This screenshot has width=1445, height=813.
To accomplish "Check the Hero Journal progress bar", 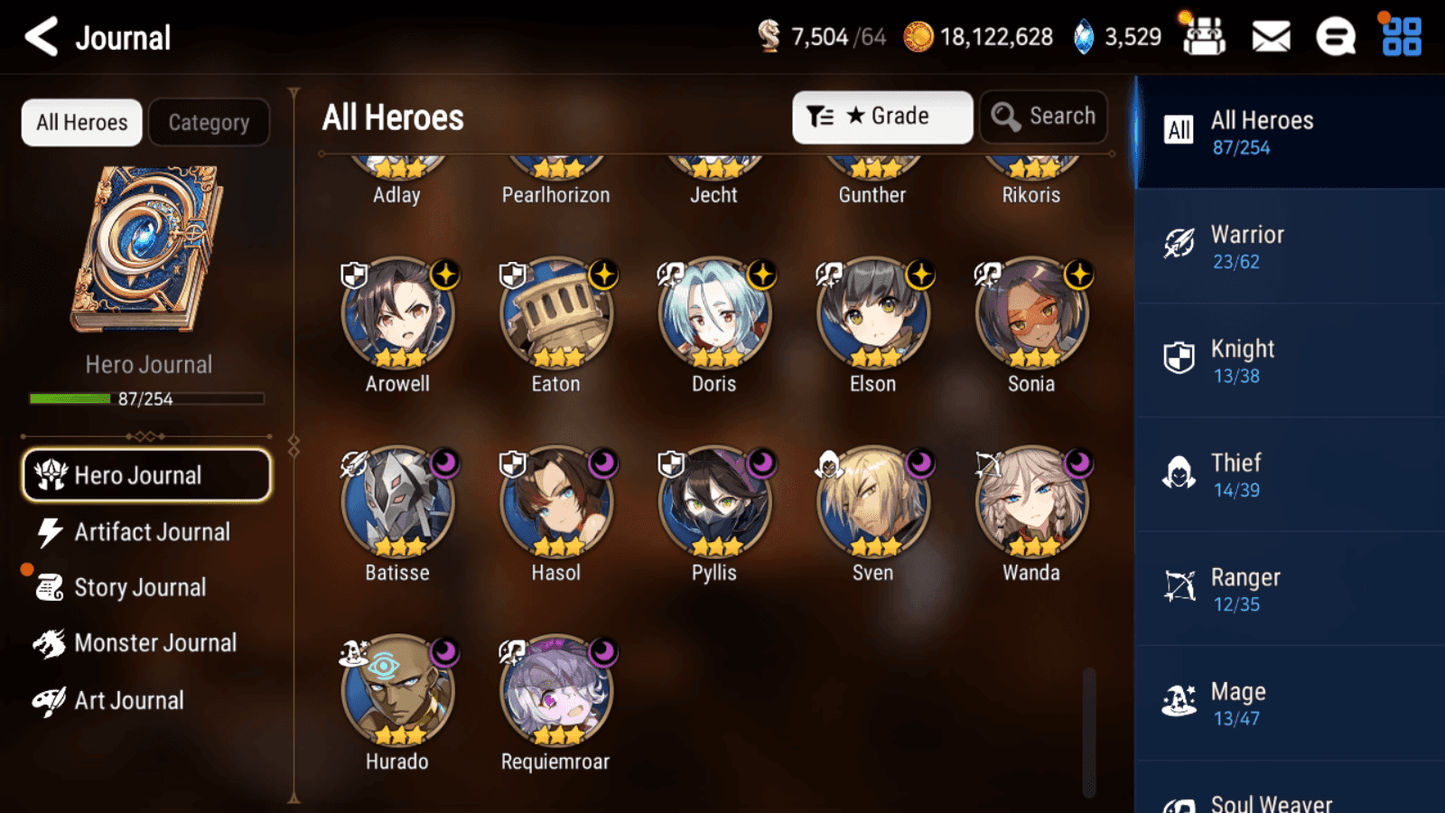I will tap(149, 397).
